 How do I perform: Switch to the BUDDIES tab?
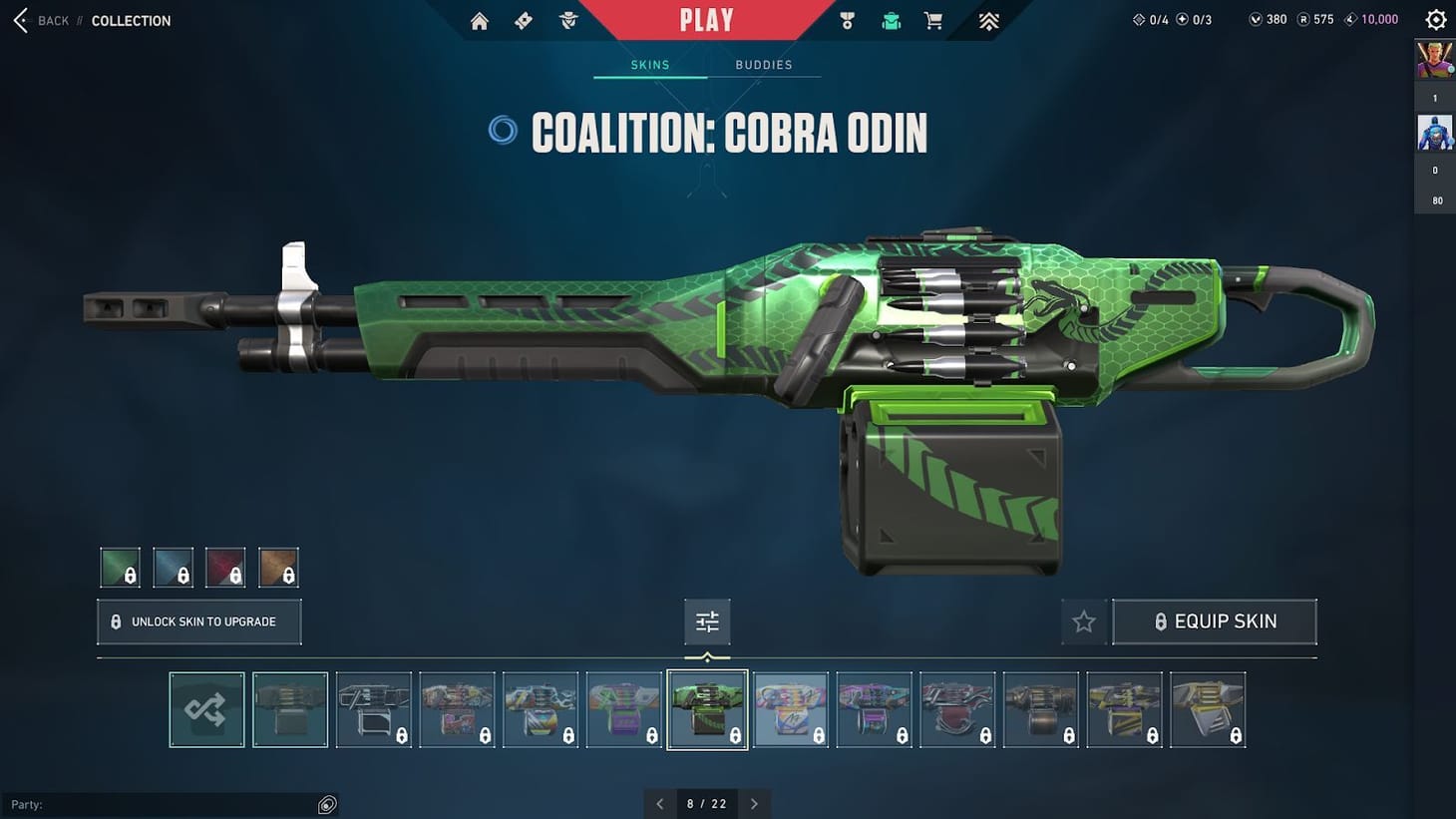tap(764, 64)
